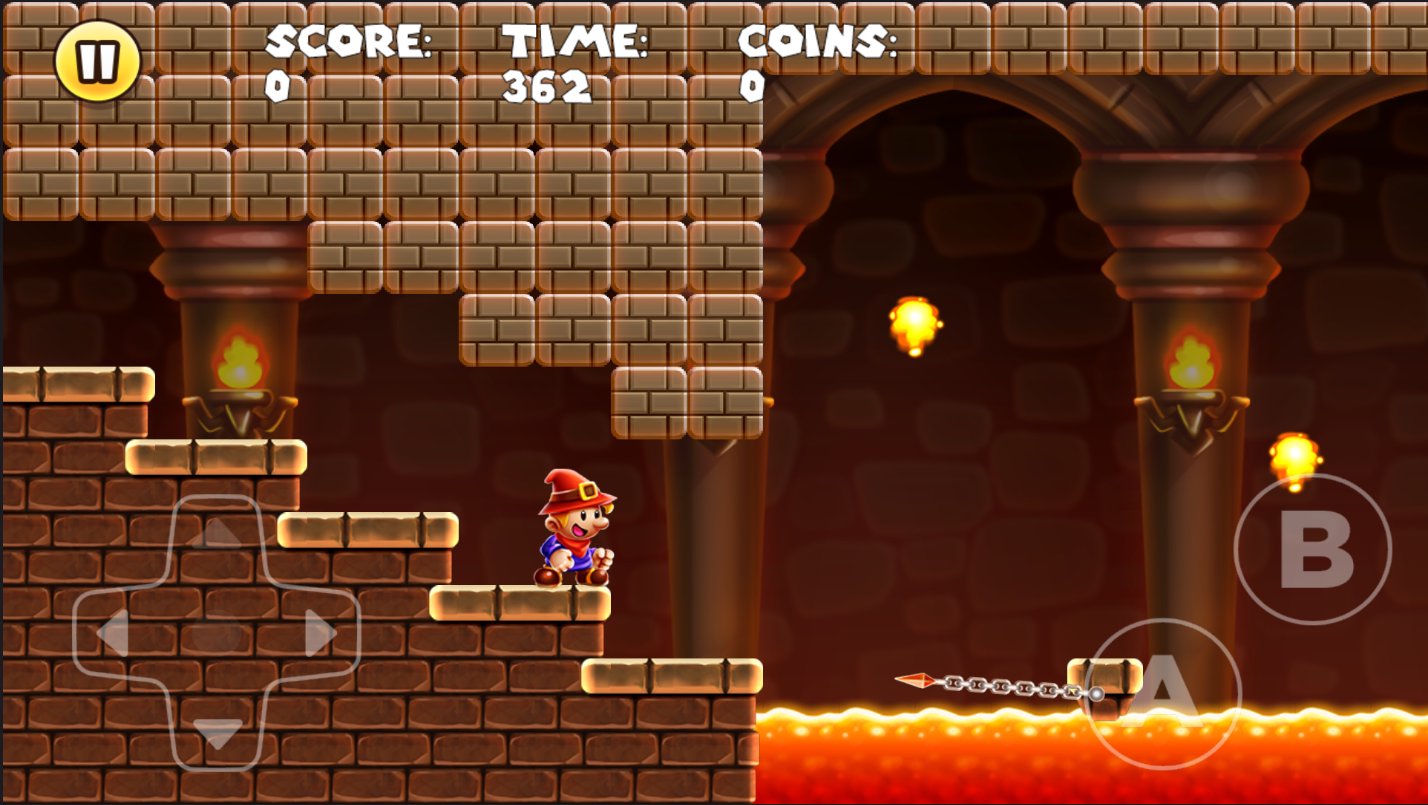Tap the fireball above the archway
Screen dimensions: 1428x805
pyautogui.click(x=915, y=322)
